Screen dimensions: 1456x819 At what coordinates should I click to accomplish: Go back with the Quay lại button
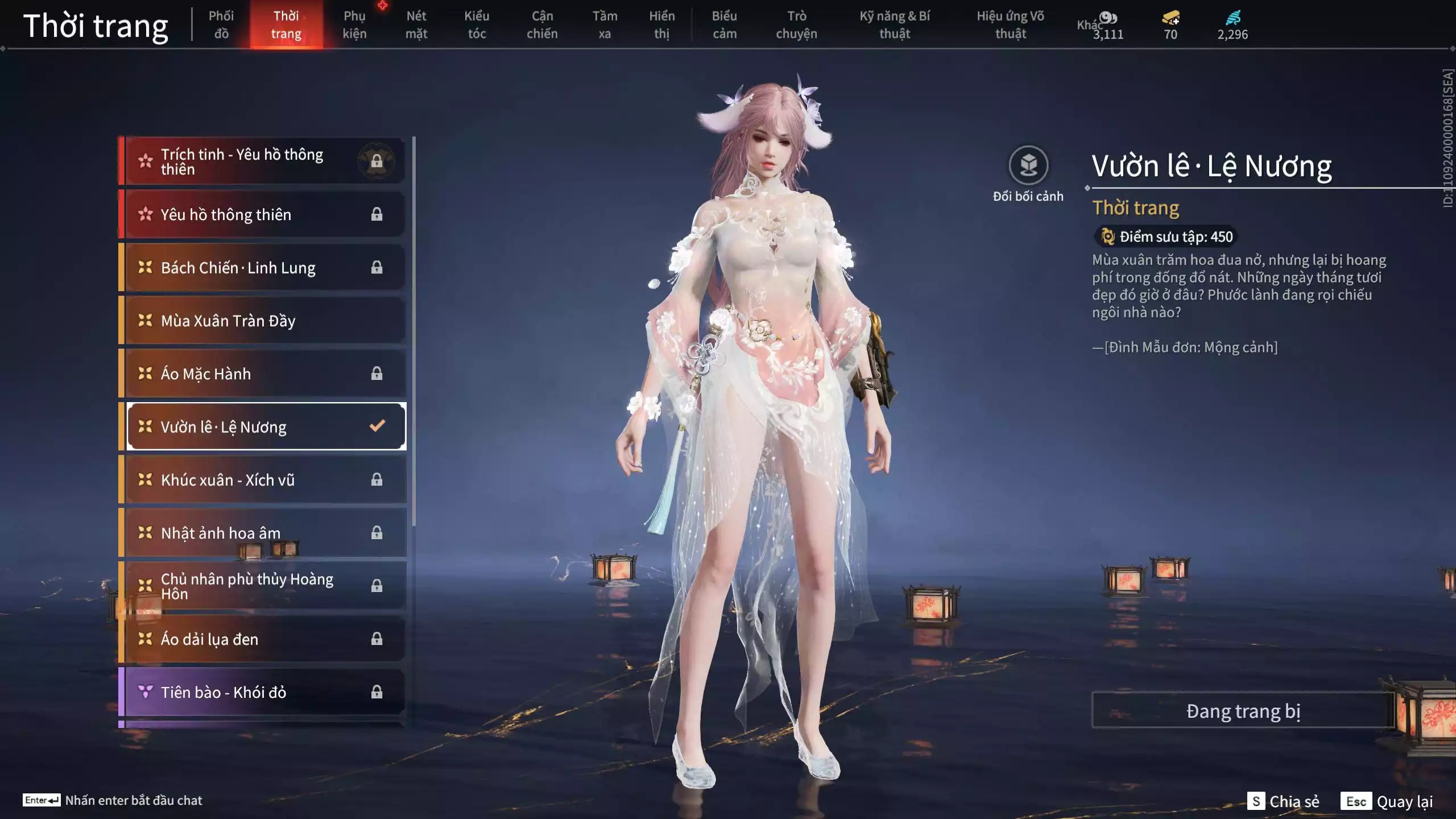tap(1388, 801)
